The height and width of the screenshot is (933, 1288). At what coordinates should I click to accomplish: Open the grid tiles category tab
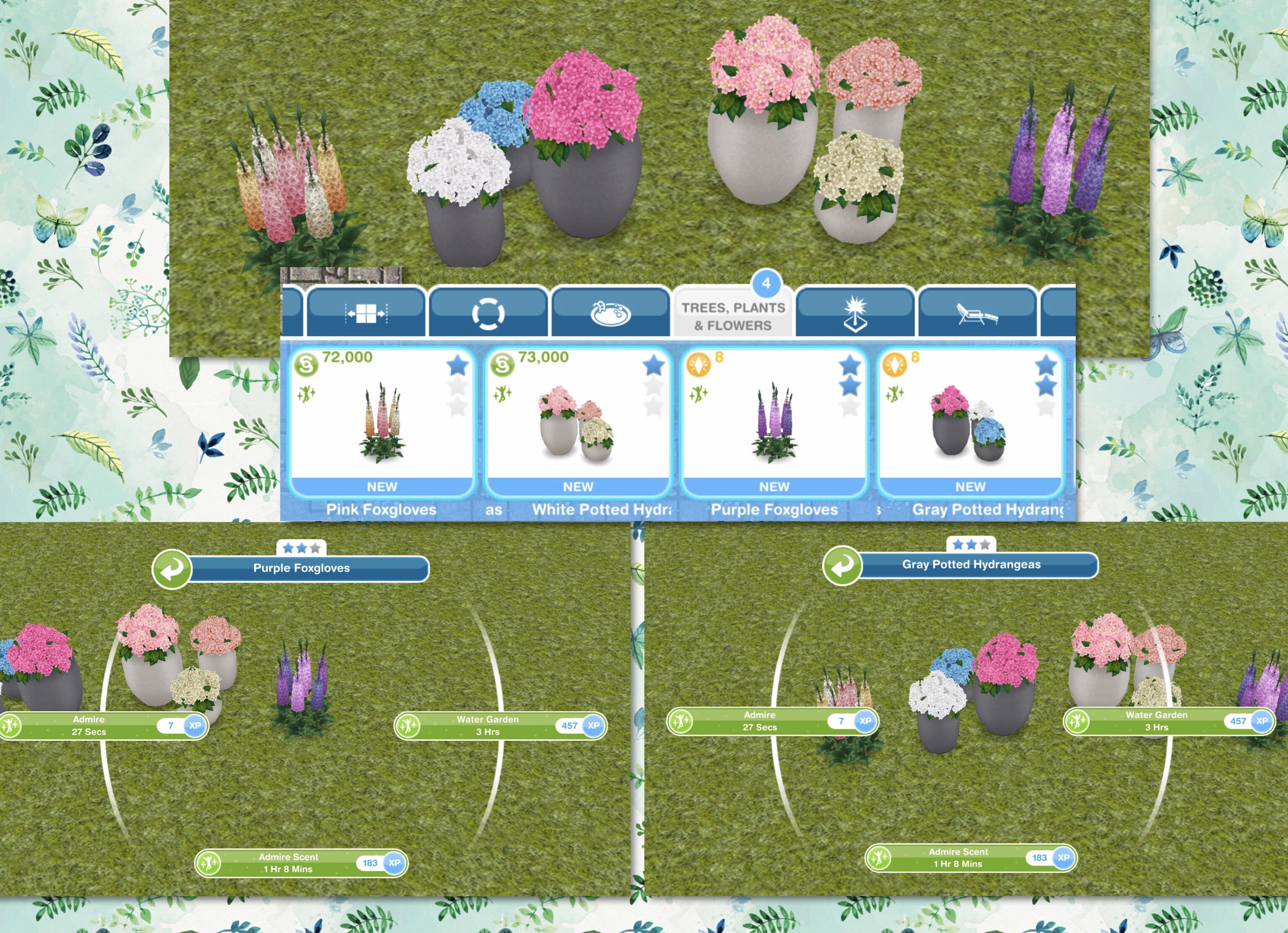pyautogui.click(x=366, y=313)
